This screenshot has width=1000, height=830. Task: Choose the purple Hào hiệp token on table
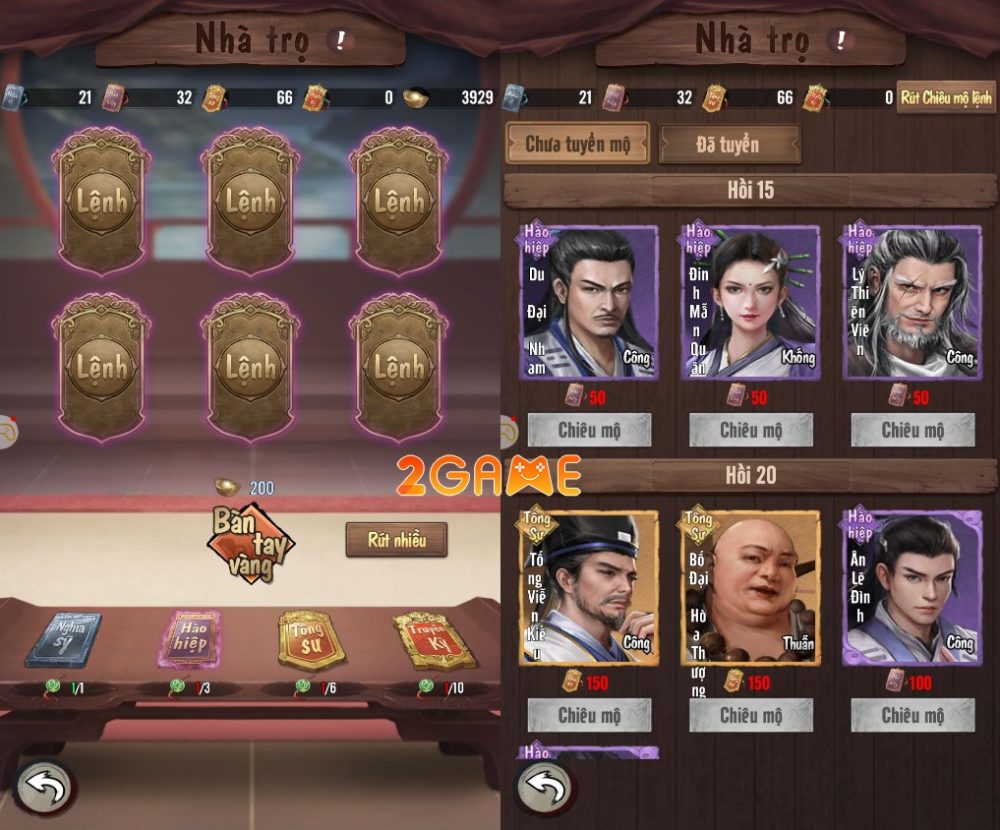tap(189, 639)
